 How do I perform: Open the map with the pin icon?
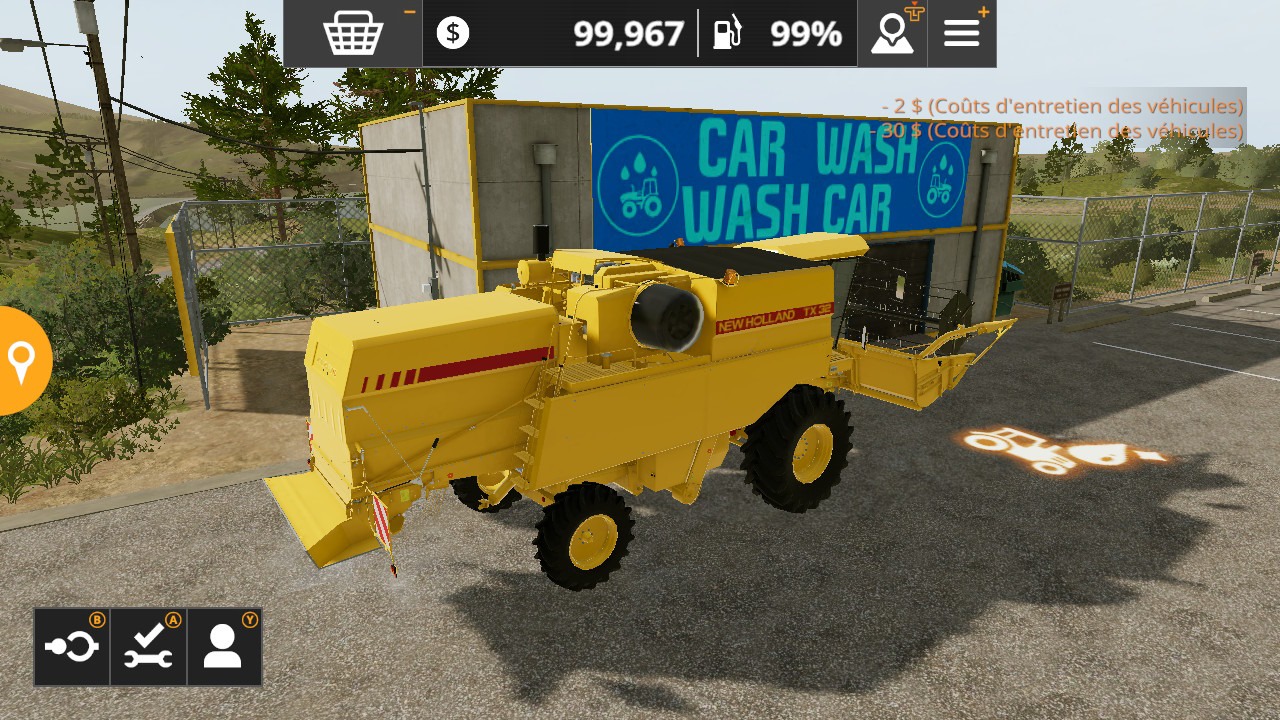[x=892, y=34]
